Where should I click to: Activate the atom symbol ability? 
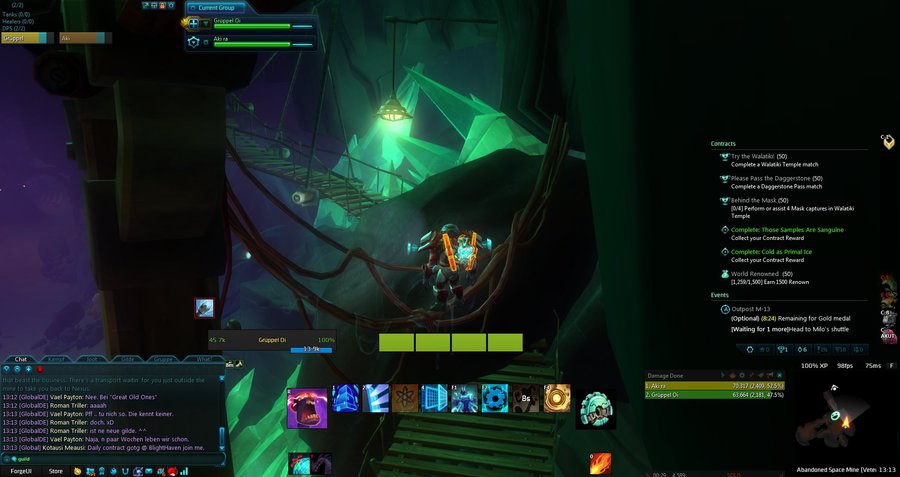pos(405,398)
